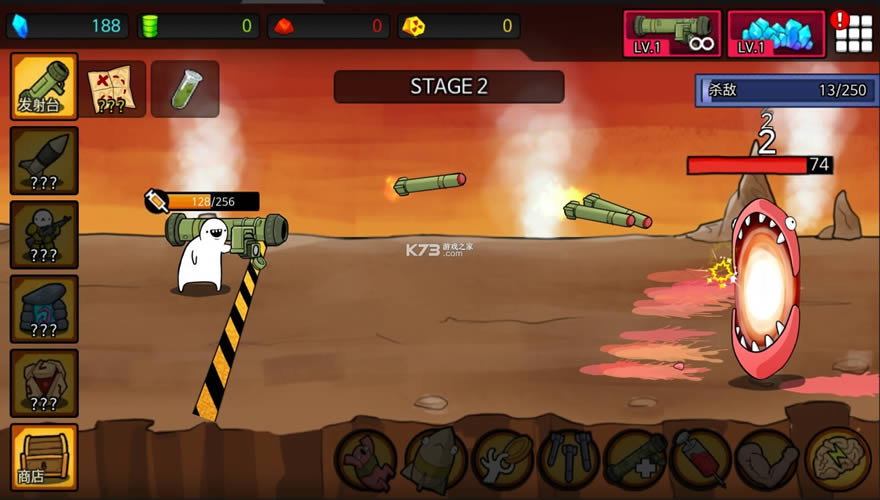Choose the locked missile category

point(44,160)
